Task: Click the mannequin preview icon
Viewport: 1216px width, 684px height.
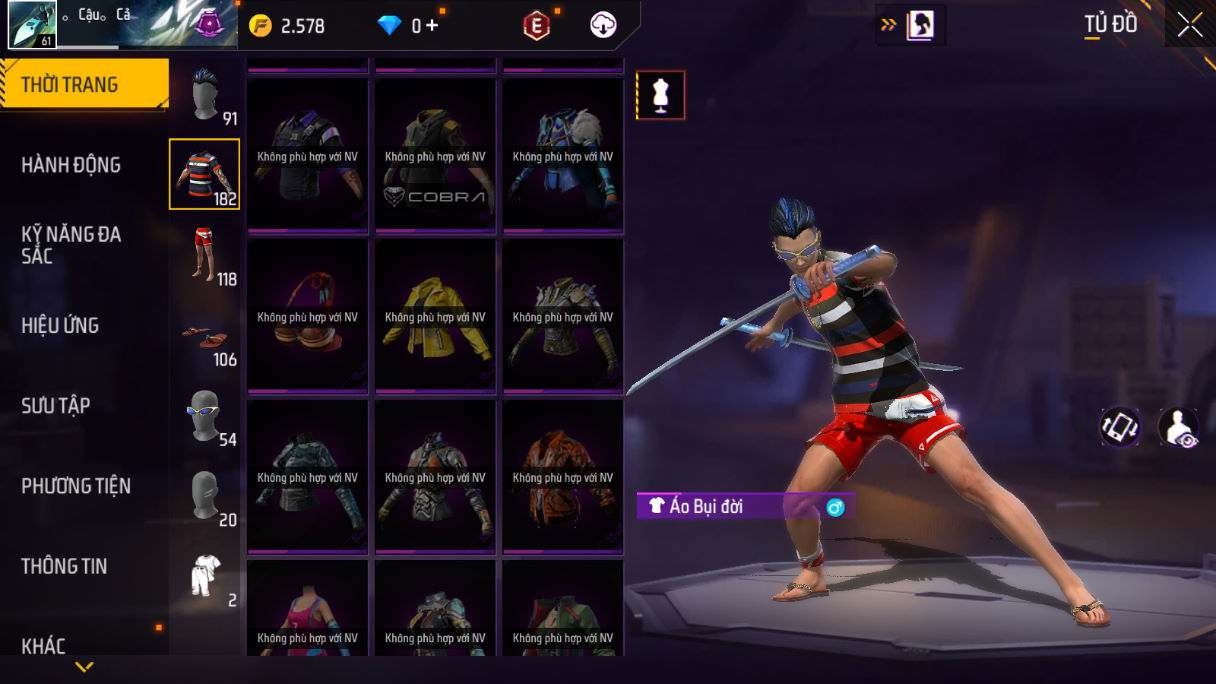Action: pos(660,95)
